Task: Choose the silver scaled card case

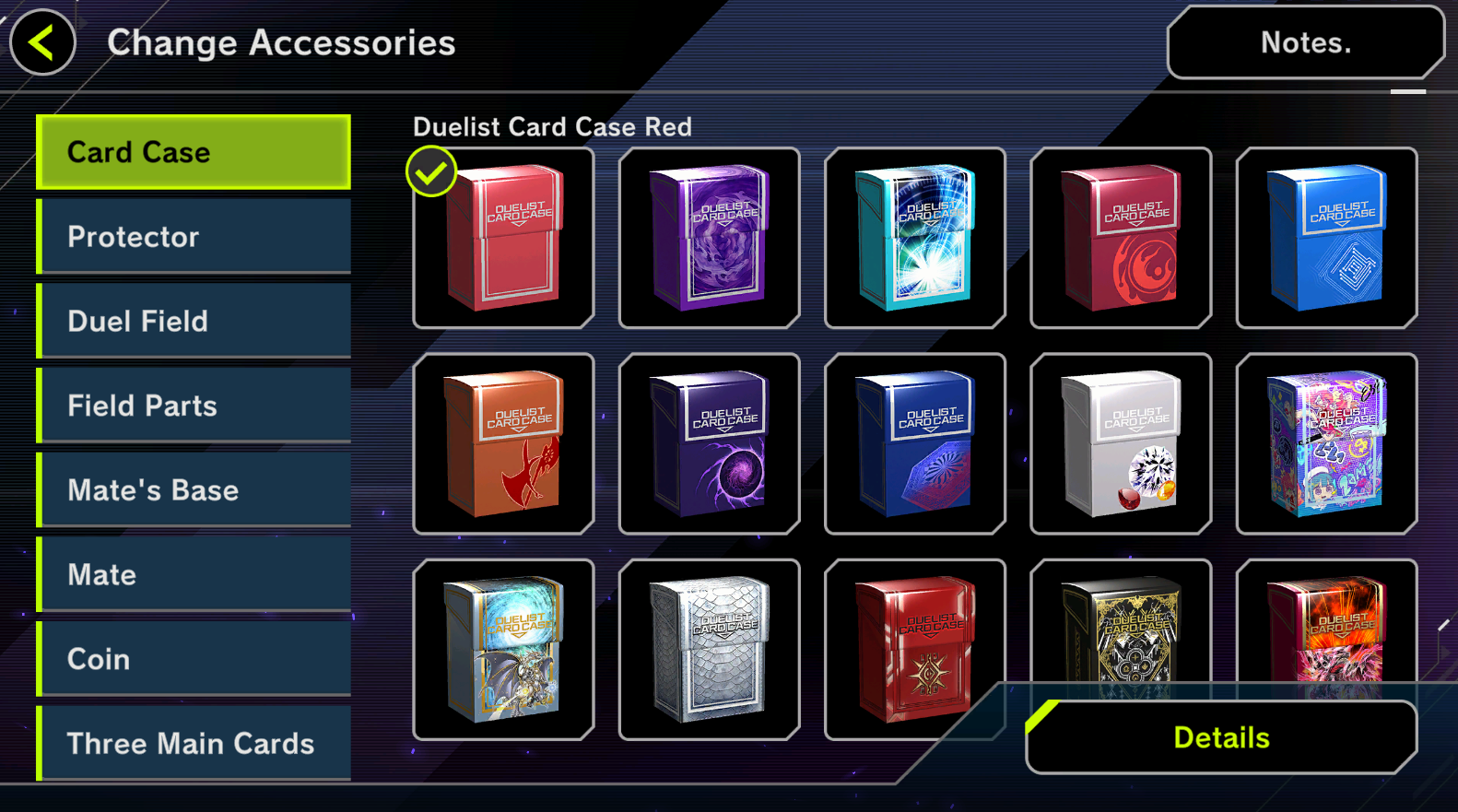Action: pos(709,649)
